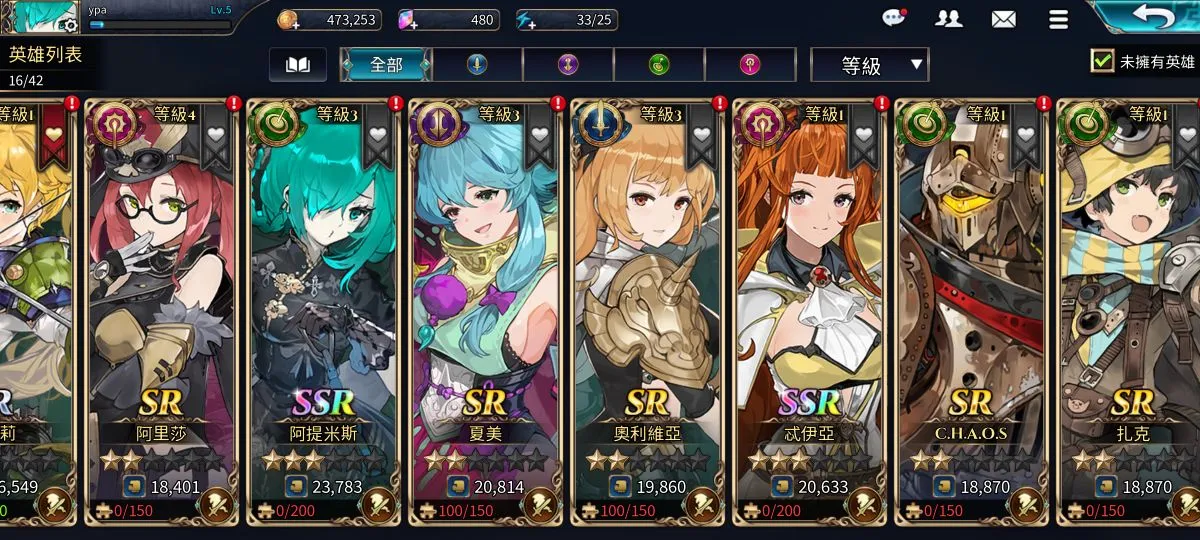Open the hamburger main menu
This screenshot has width=1200, height=540.
click(x=1058, y=19)
